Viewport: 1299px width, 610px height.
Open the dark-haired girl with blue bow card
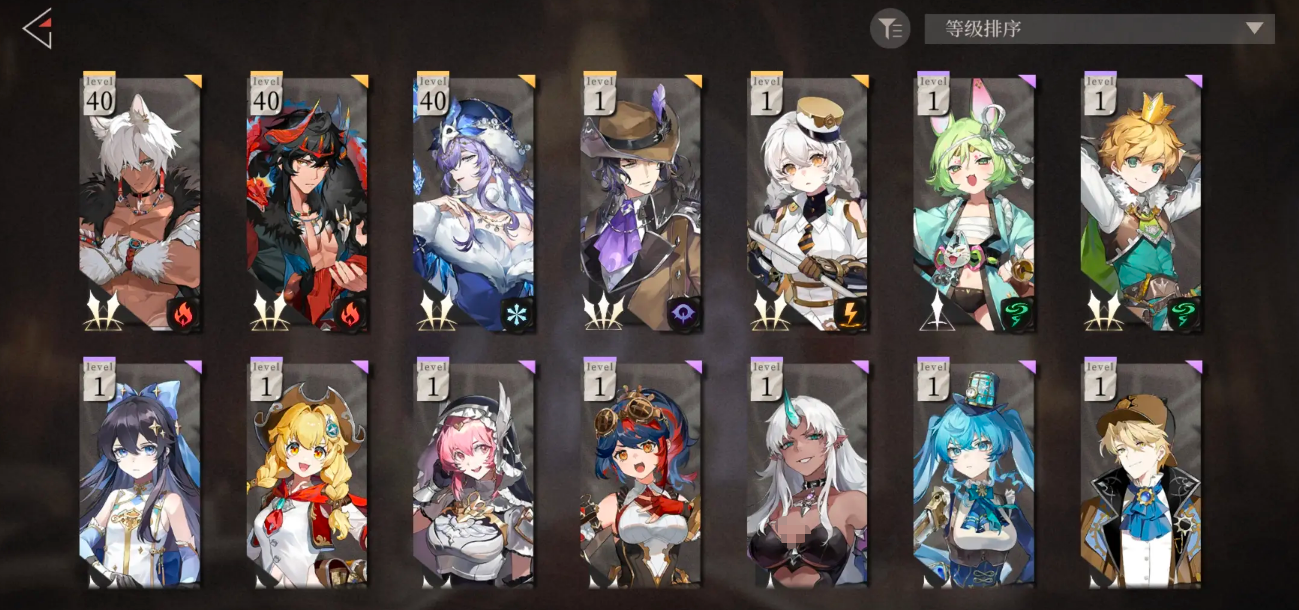point(140,475)
